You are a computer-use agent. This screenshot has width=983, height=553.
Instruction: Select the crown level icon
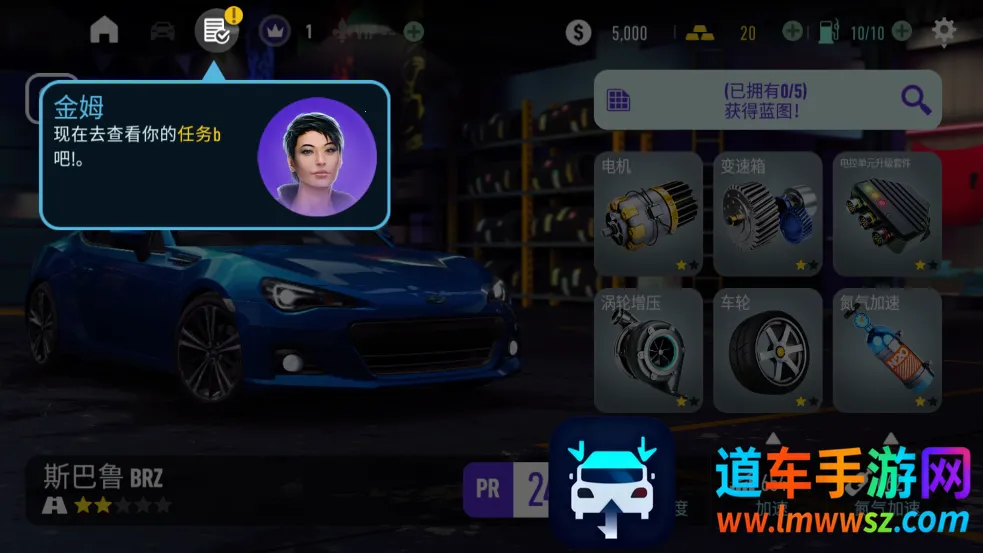click(x=273, y=32)
